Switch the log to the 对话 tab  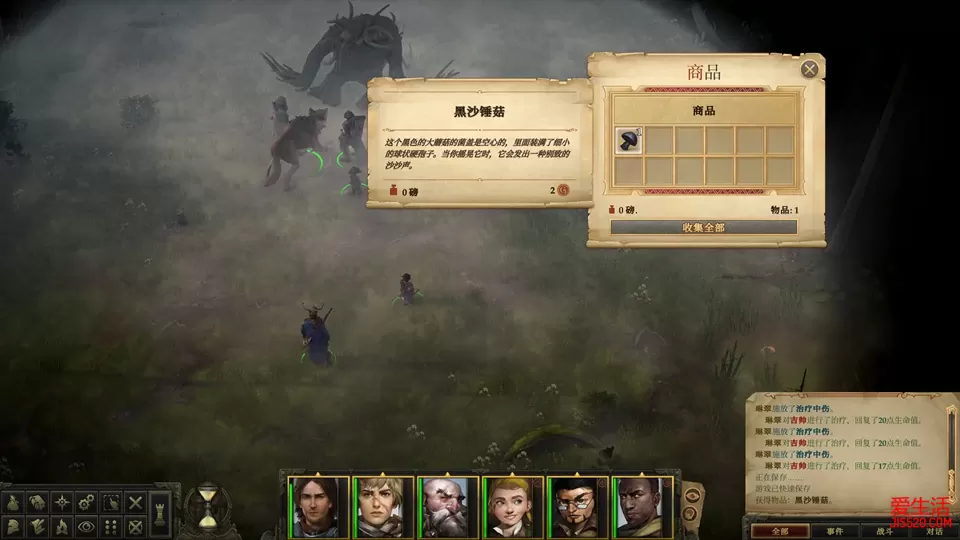tap(932, 531)
